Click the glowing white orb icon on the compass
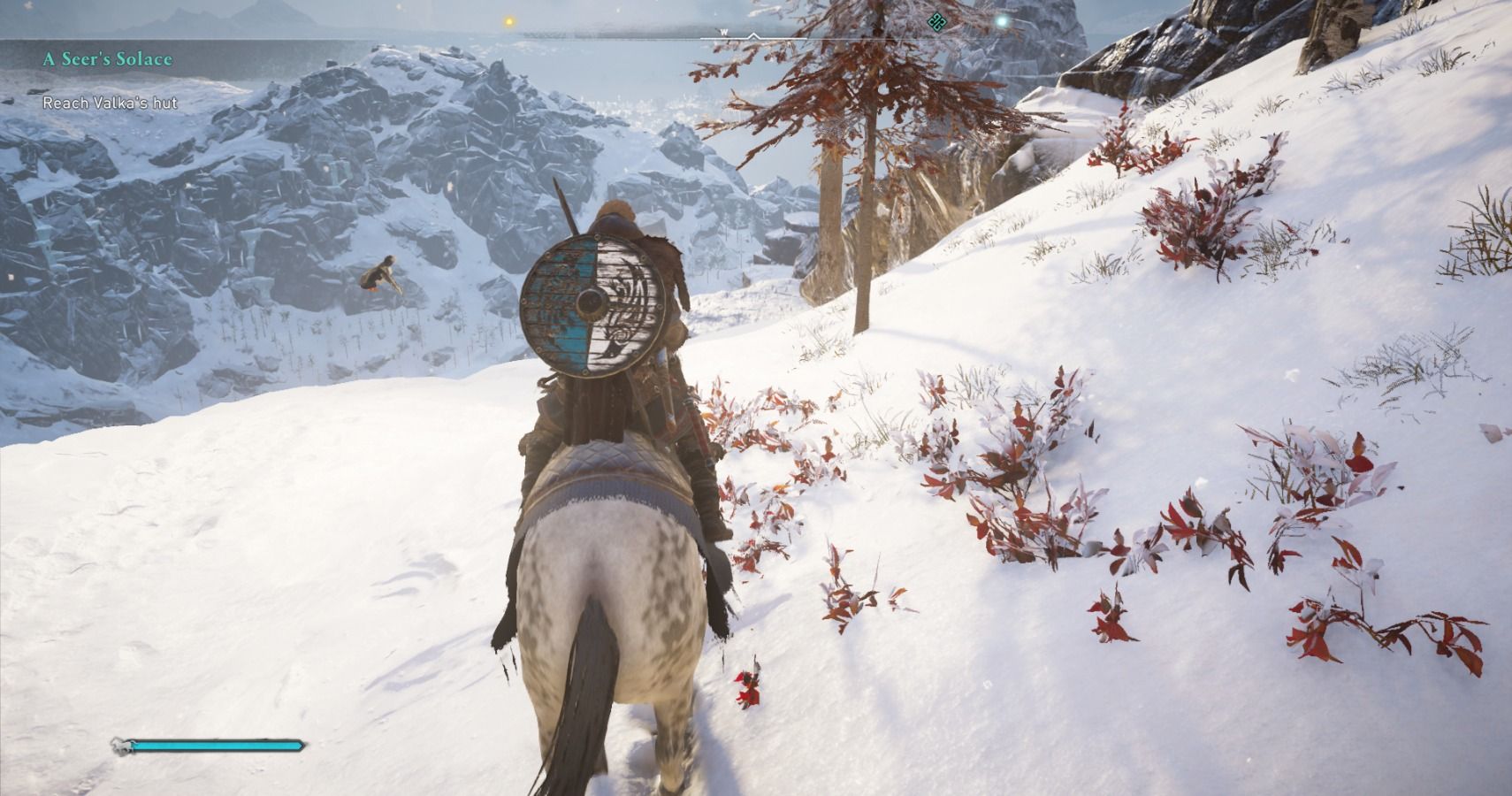 1000,20
